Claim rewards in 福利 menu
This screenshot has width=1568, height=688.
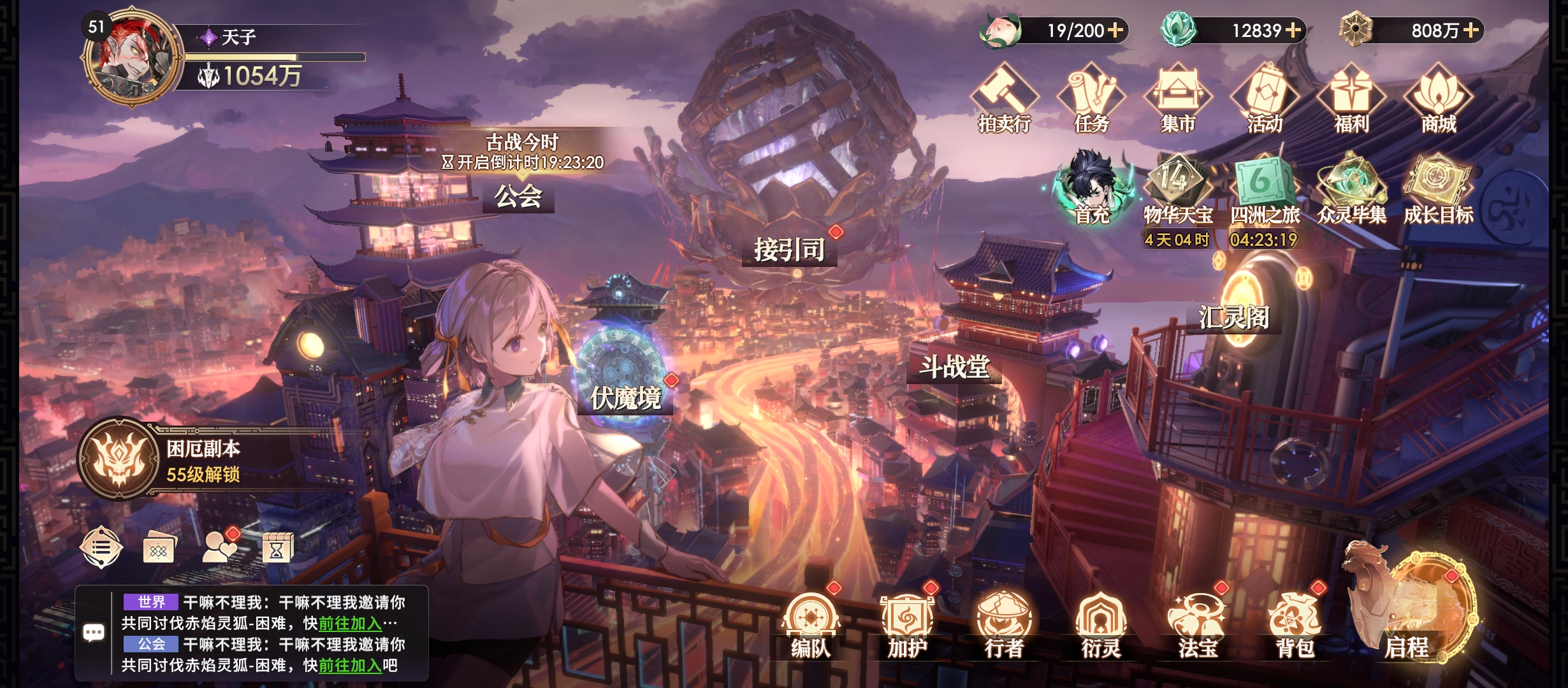(x=1351, y=99)
